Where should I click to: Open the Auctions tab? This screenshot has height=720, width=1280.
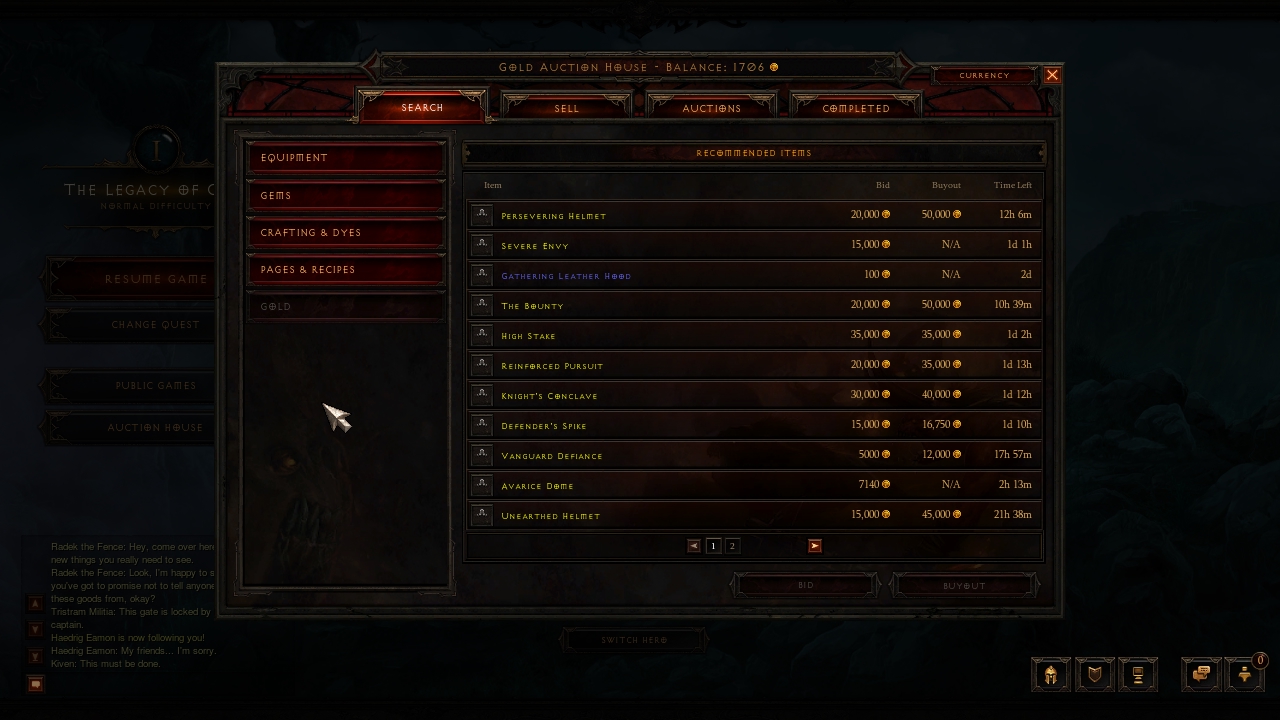pyautogui.click(x=711, y=108)
